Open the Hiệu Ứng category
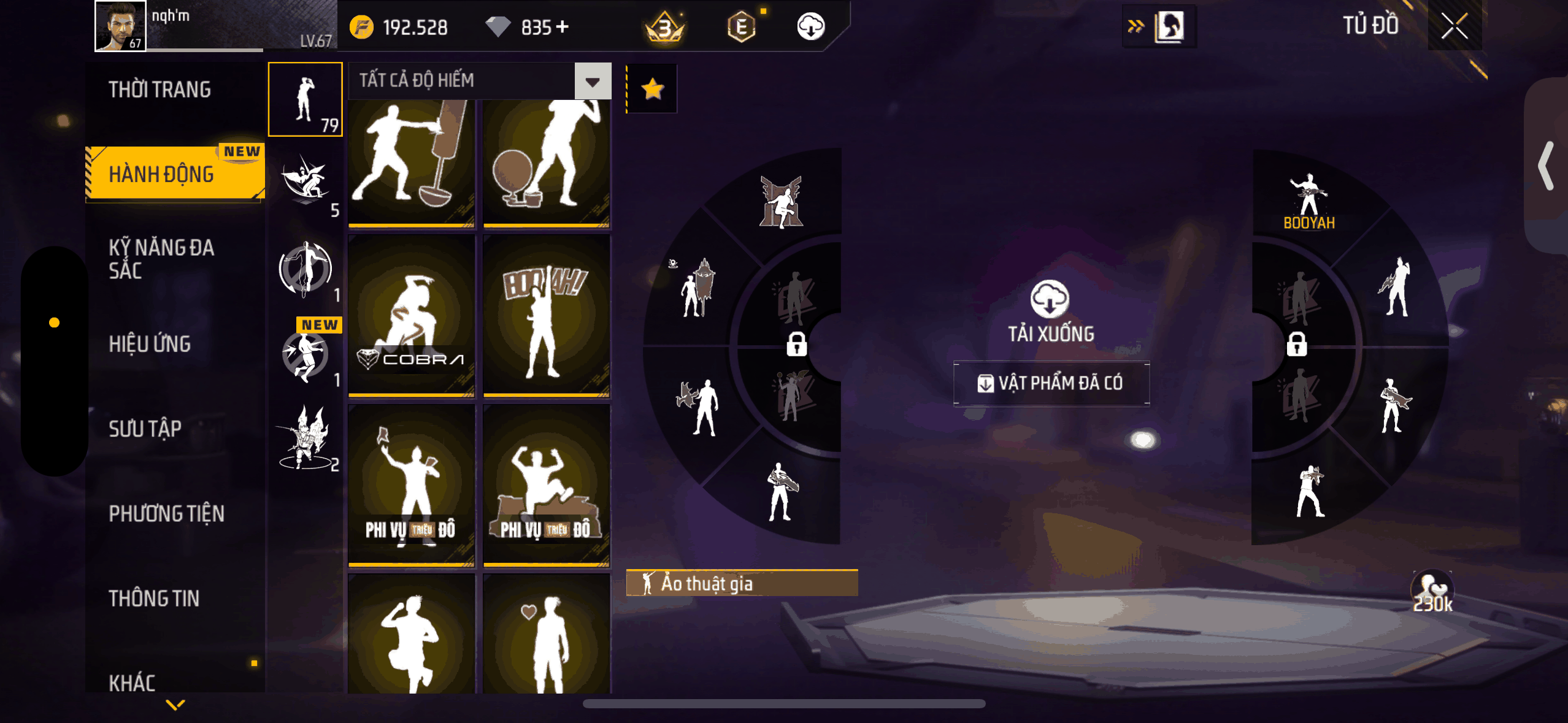Viewport: 1568px width, 723px height. (x=150, y=344)
